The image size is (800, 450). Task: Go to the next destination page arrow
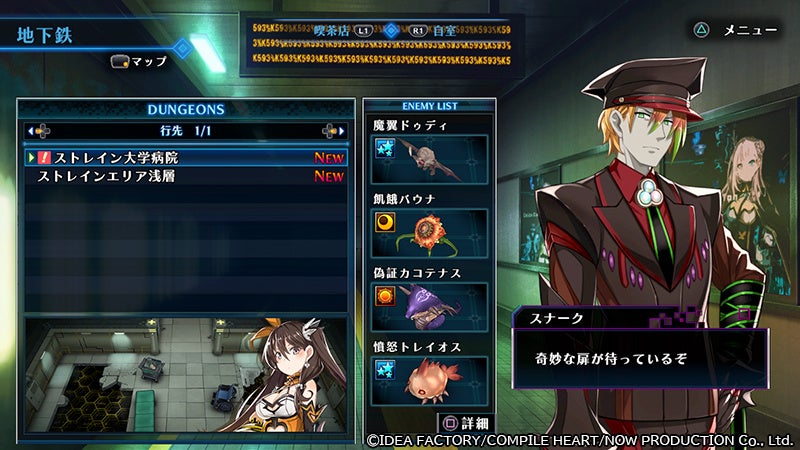333,130
